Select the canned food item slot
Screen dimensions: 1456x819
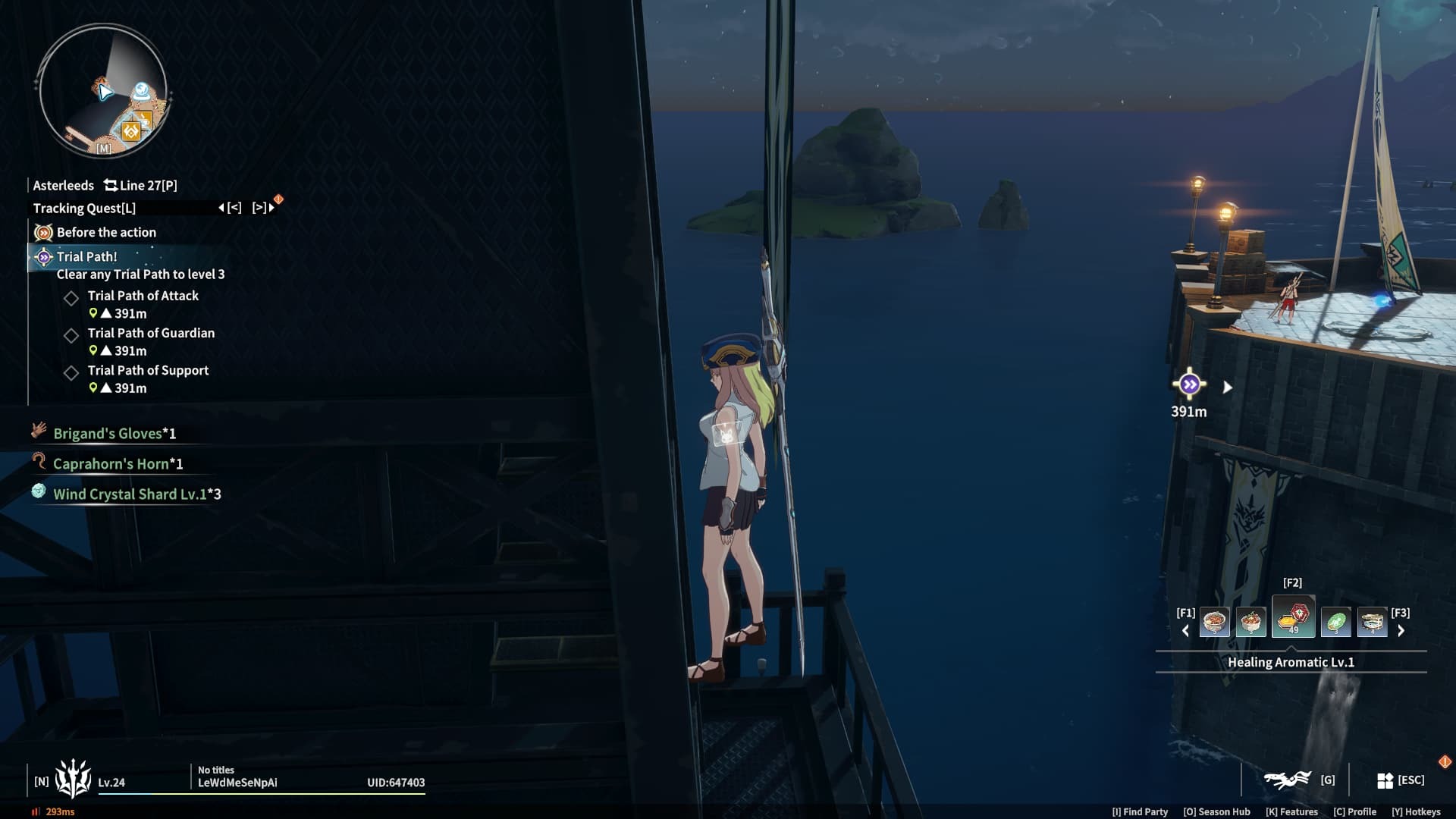(1372, 623)
